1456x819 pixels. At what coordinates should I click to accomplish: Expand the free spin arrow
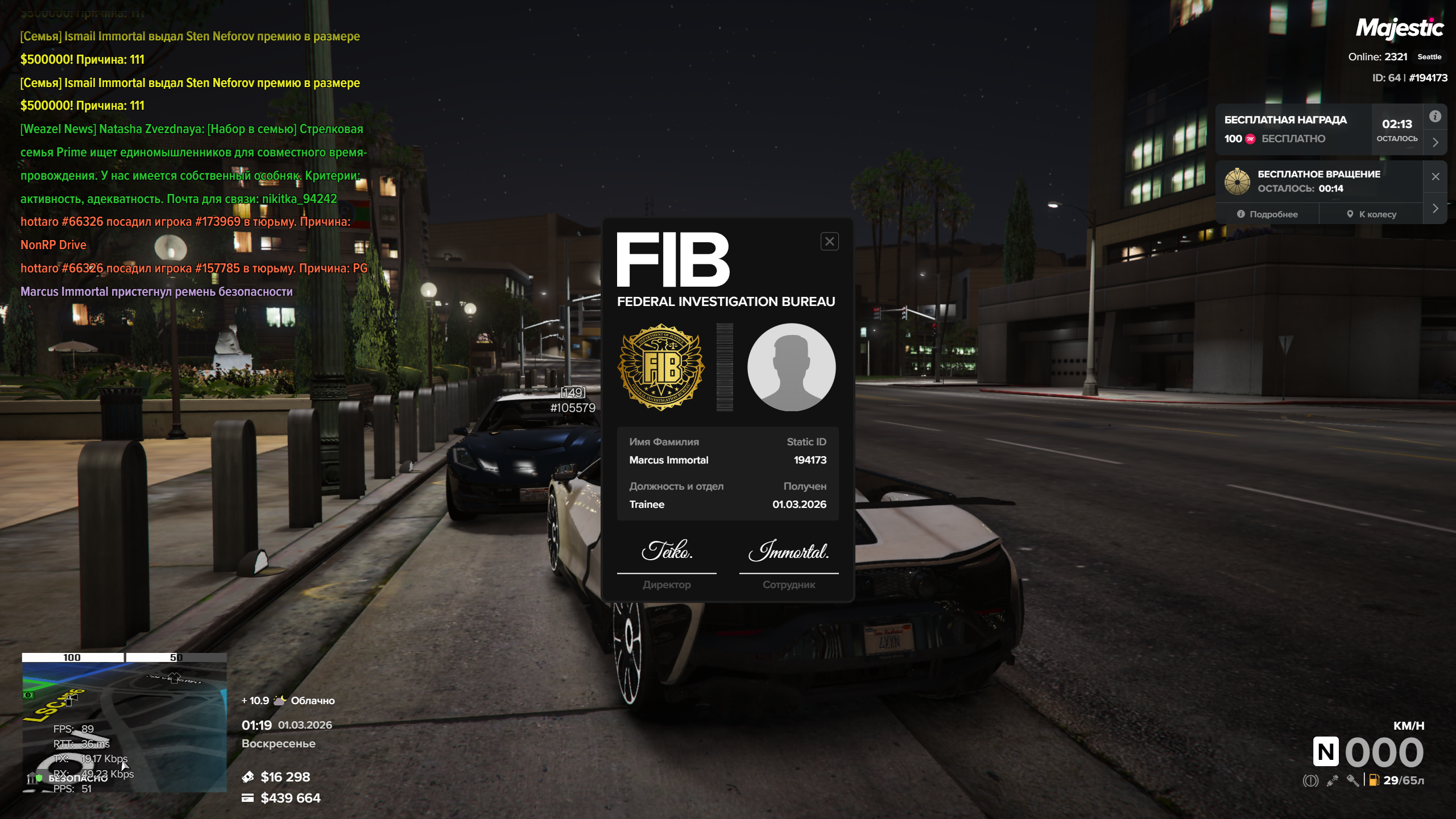[1435, 209]
